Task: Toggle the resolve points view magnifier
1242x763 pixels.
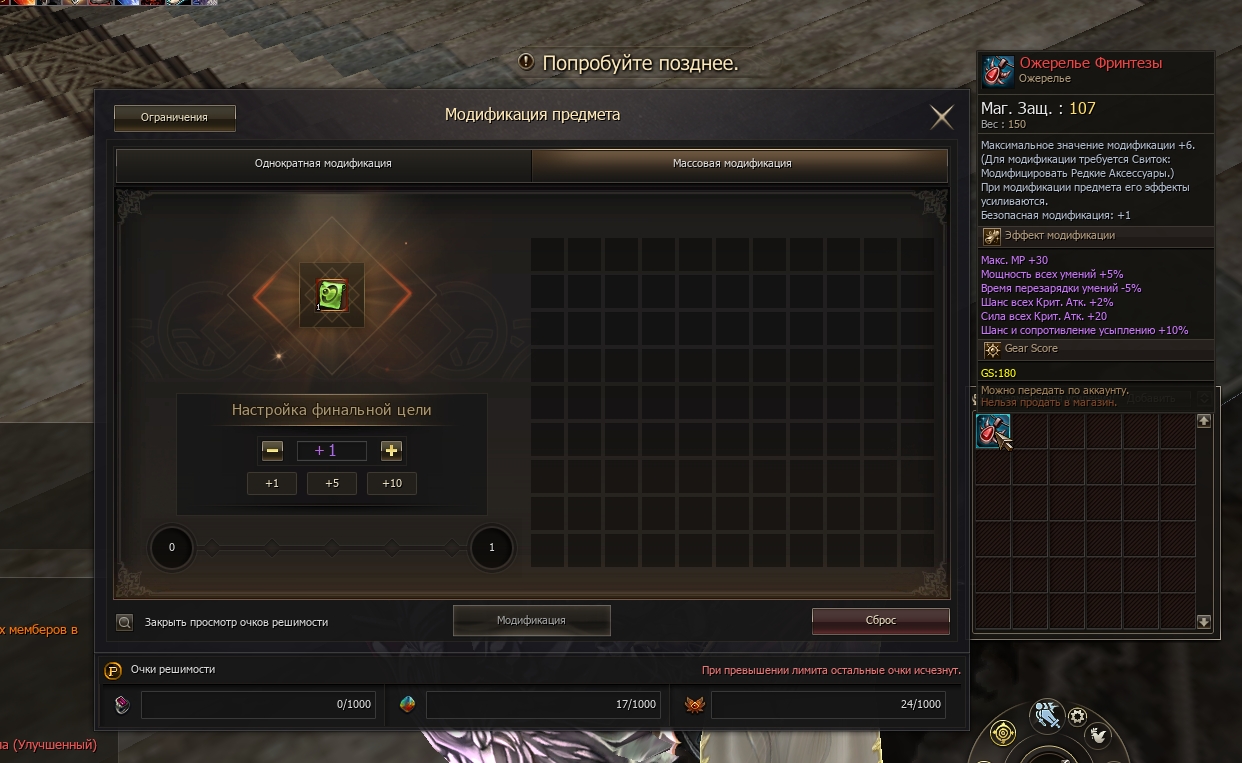Action: (x=125, y=622)
